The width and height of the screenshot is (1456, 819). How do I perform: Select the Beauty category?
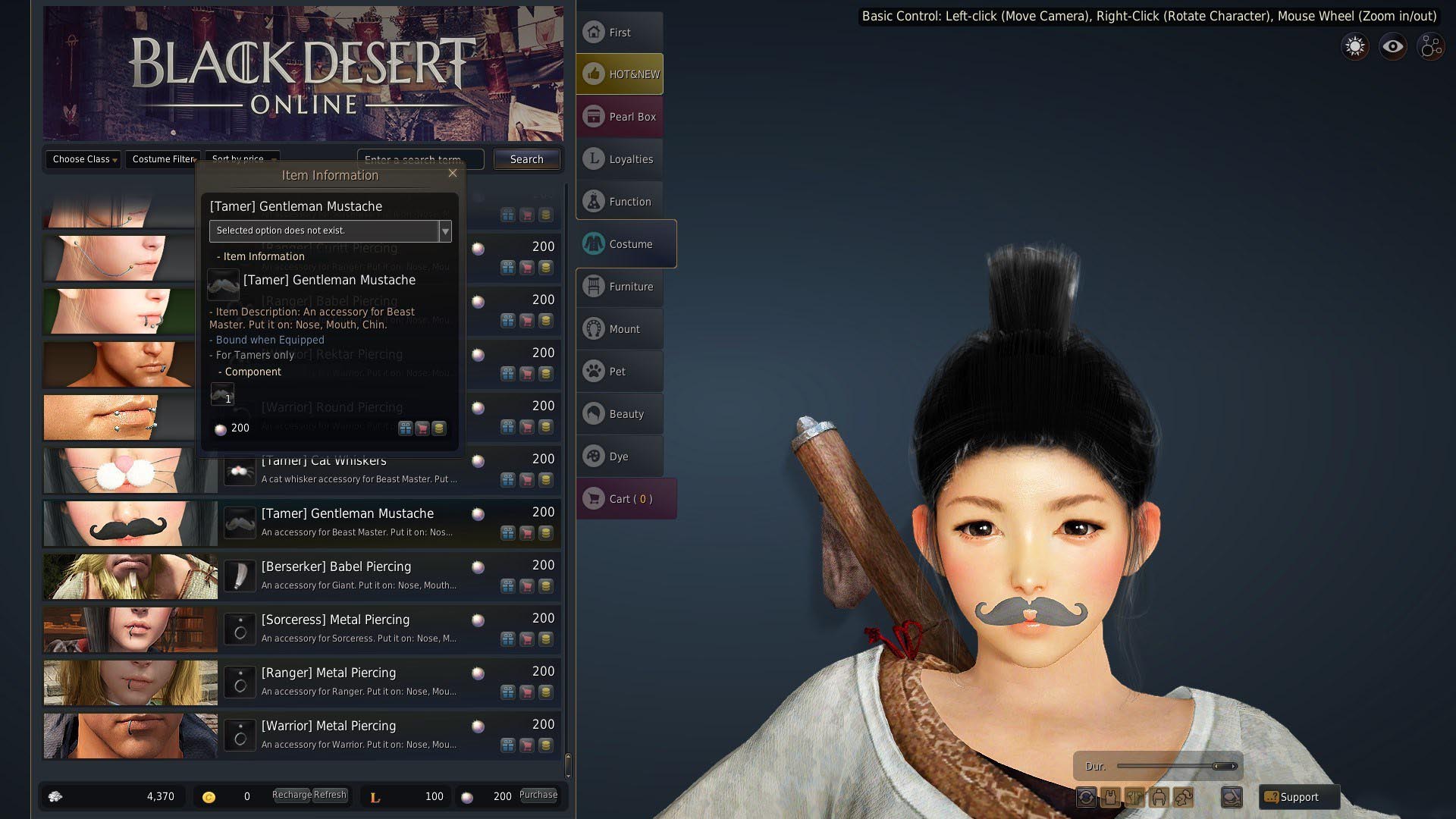click(620, 414)
